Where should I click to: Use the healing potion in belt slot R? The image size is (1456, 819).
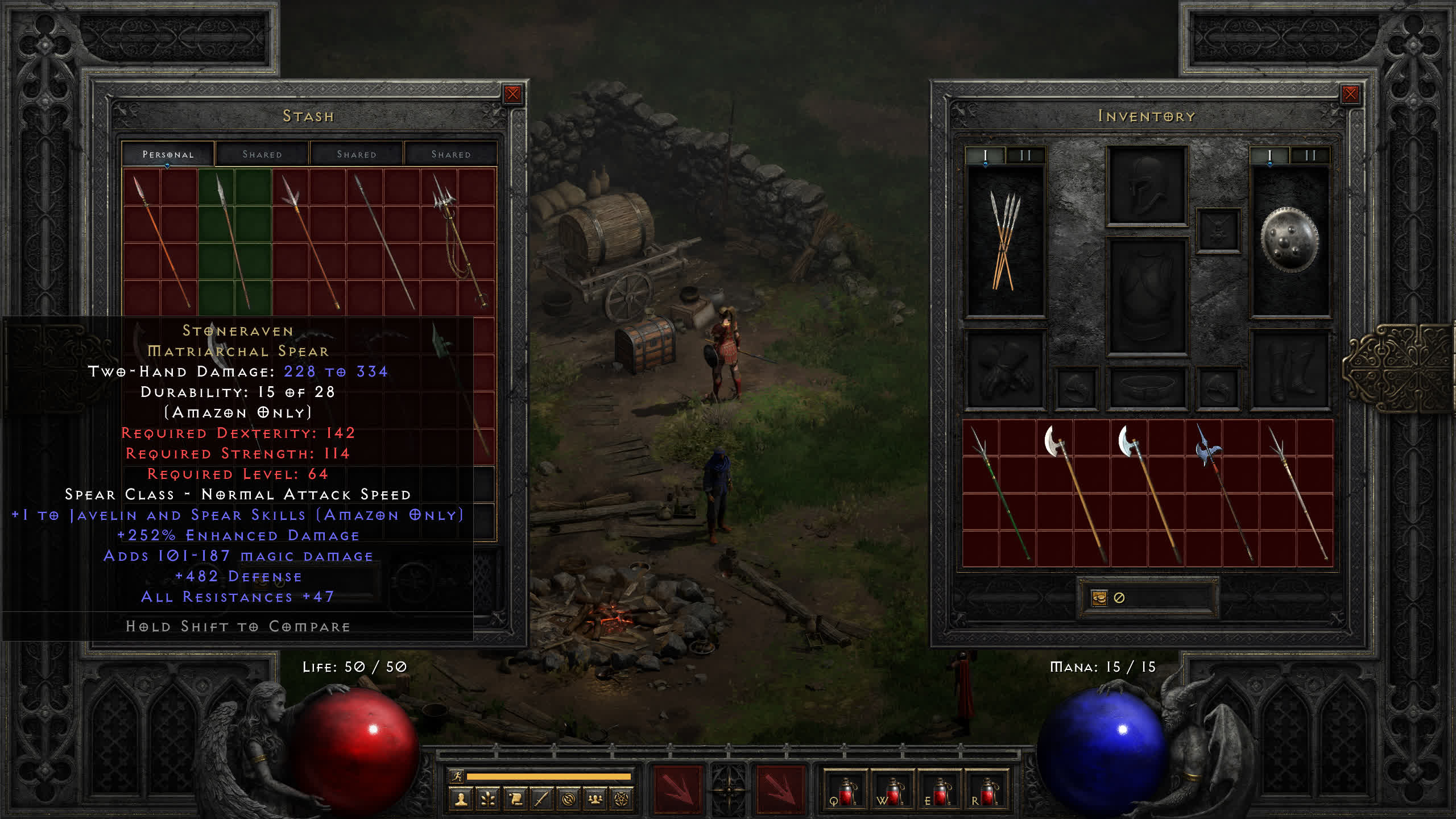tap(987, 792)
